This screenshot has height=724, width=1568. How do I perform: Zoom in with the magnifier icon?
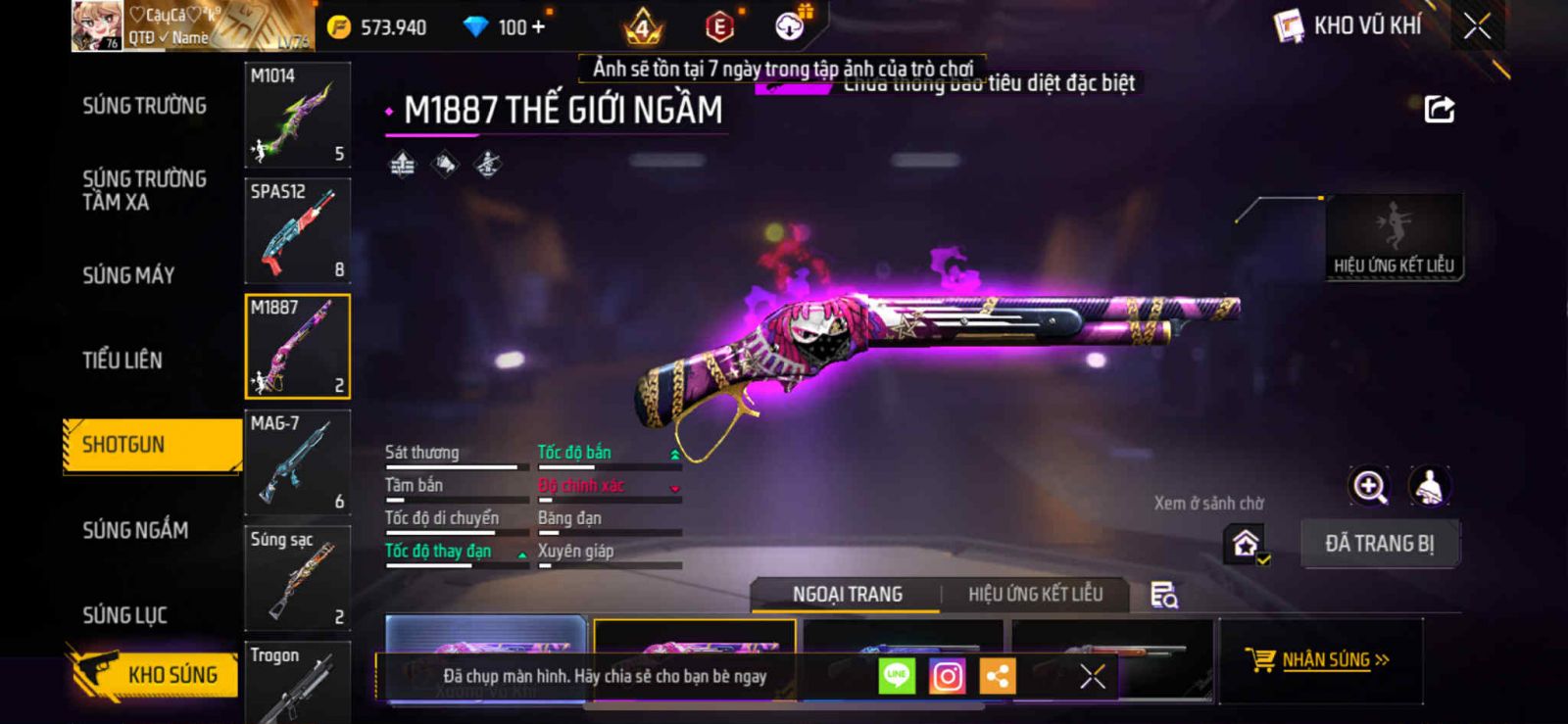1369,486
